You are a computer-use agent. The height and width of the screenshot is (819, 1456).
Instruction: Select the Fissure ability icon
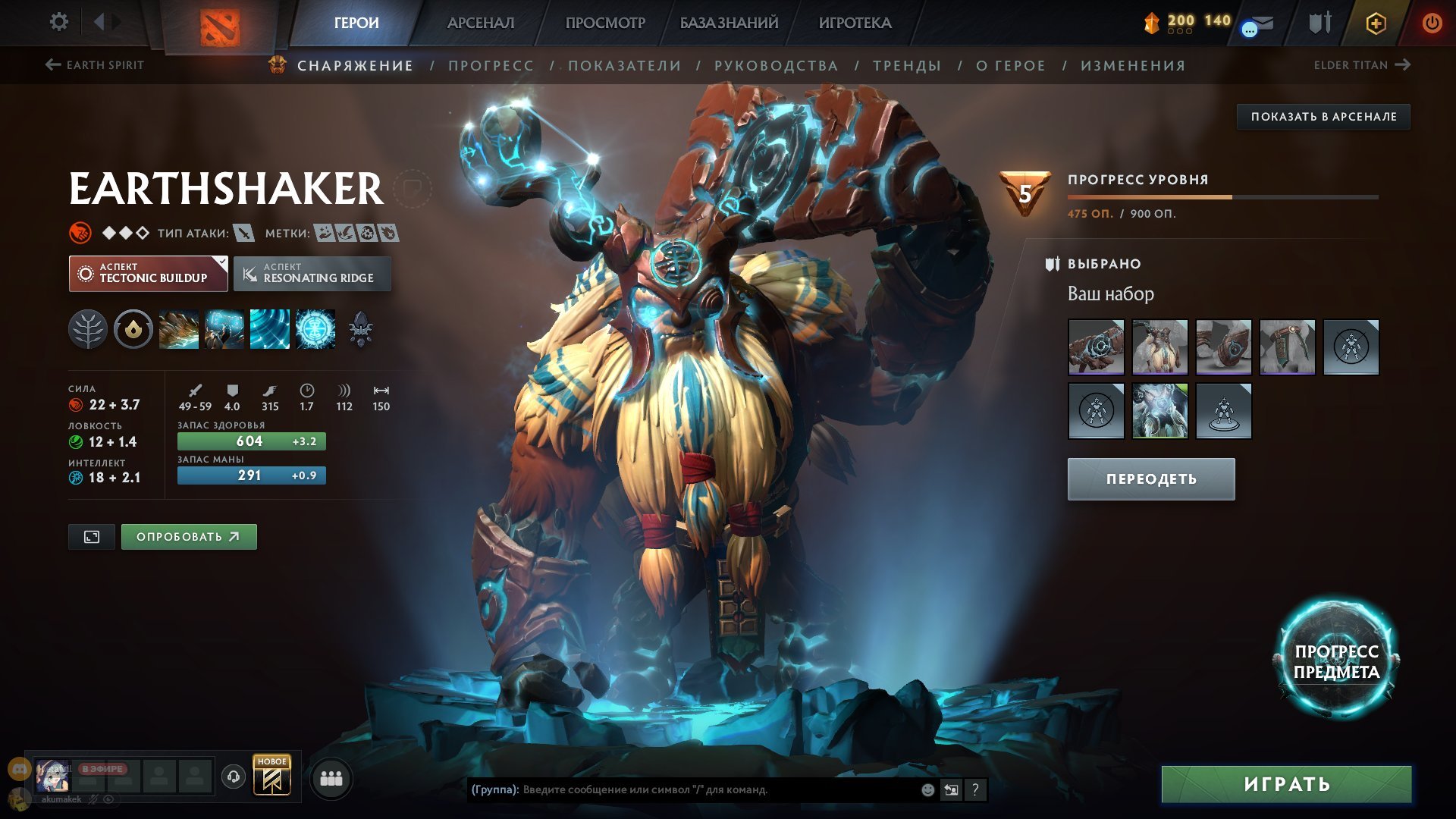pos(179,329)
